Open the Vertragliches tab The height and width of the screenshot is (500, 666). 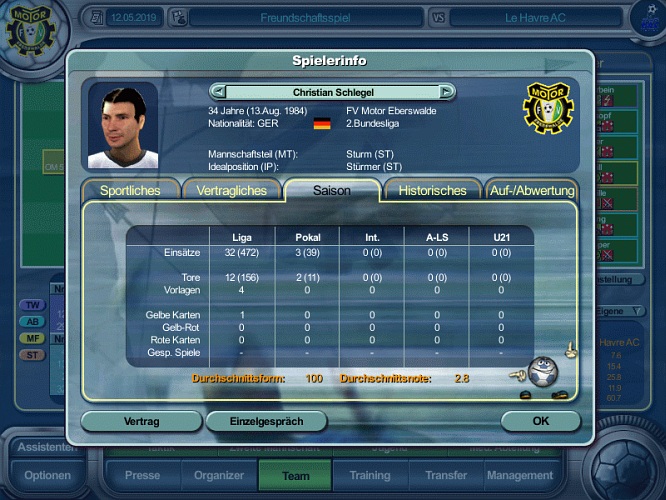point(231,191)
